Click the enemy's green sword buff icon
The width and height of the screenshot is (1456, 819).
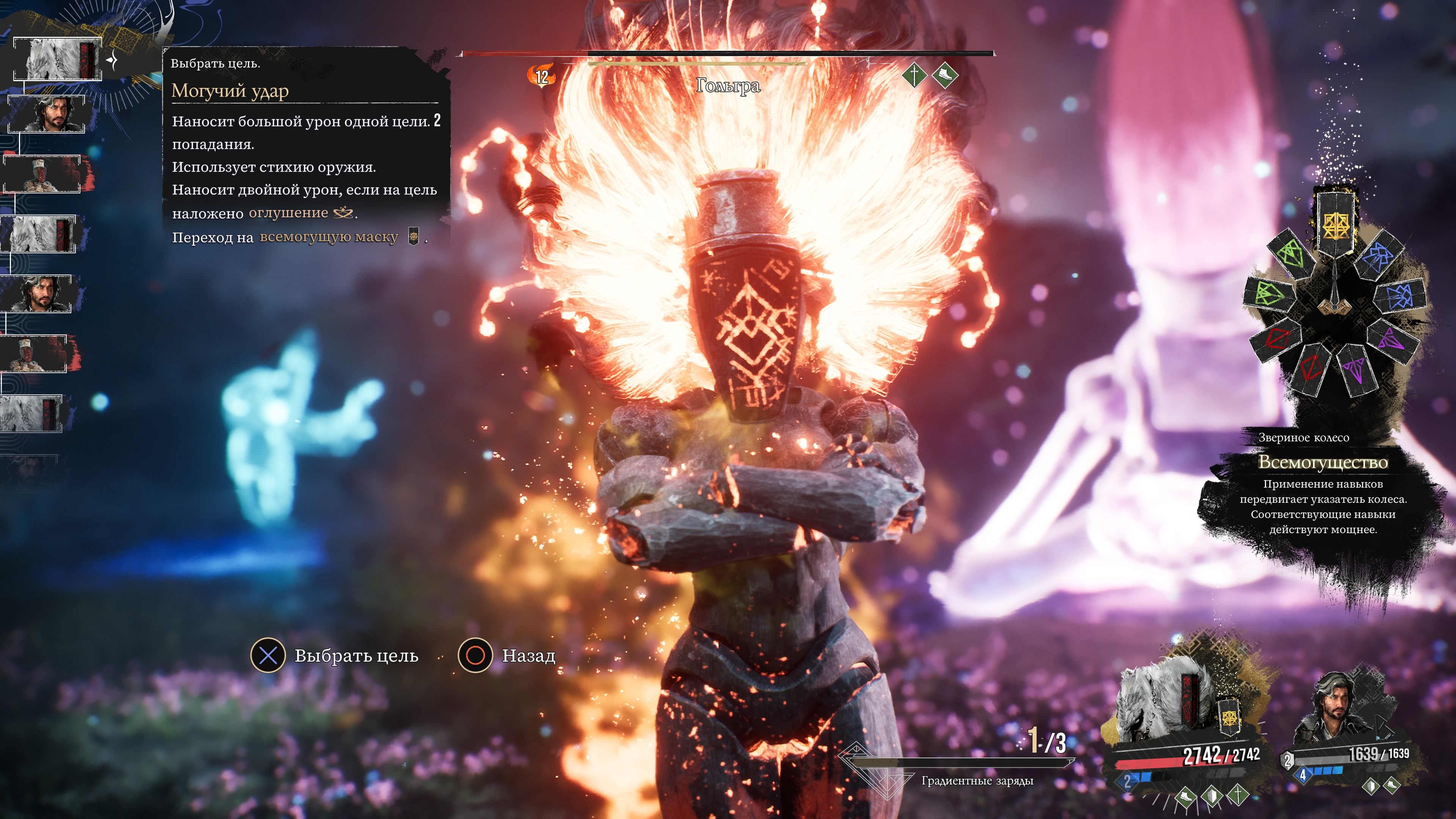pos(914,75)
